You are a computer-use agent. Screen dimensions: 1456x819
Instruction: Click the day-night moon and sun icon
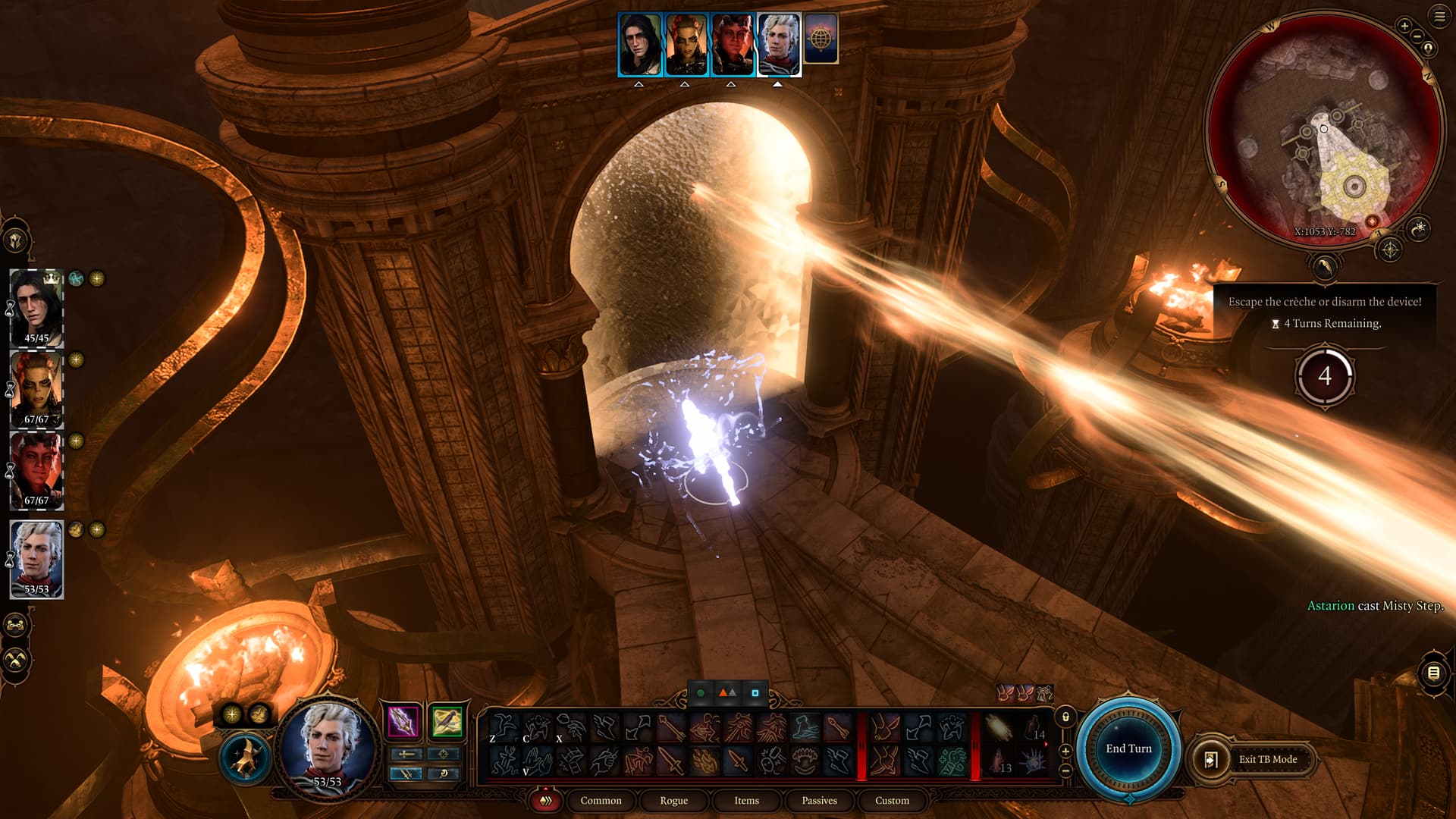tap(1324, 267)
